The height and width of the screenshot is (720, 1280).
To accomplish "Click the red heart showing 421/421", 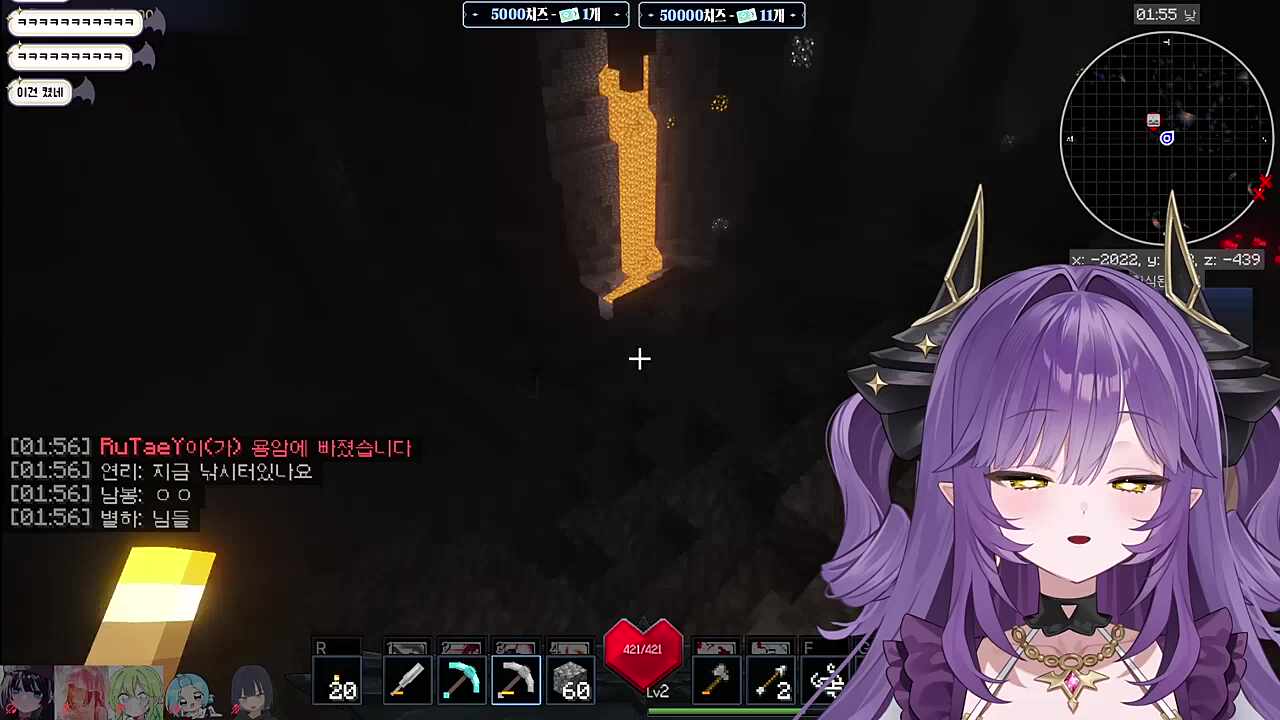I will [642, 650].
